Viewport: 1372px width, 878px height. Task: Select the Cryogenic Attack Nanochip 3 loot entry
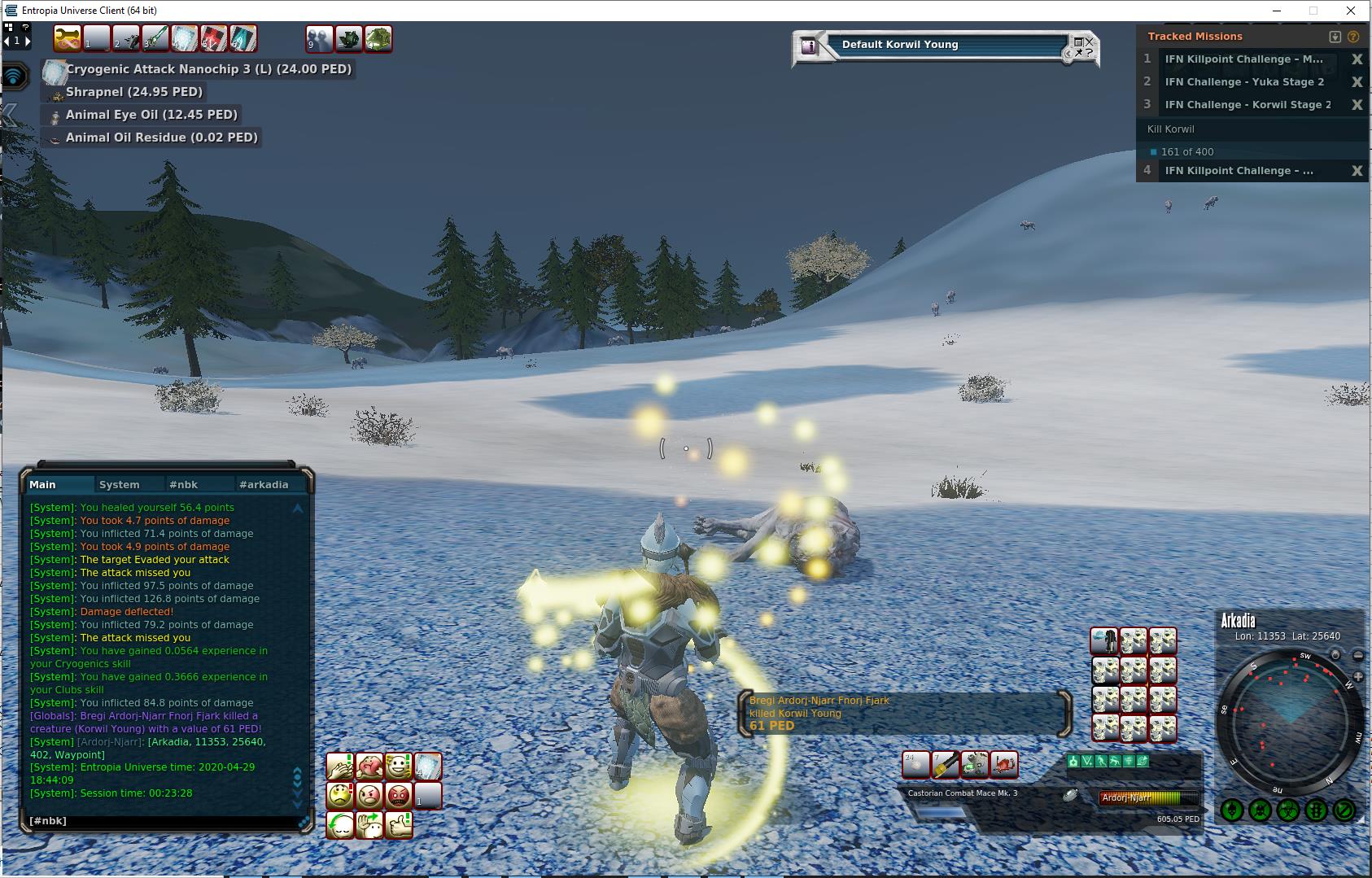[x=208, y=69]
